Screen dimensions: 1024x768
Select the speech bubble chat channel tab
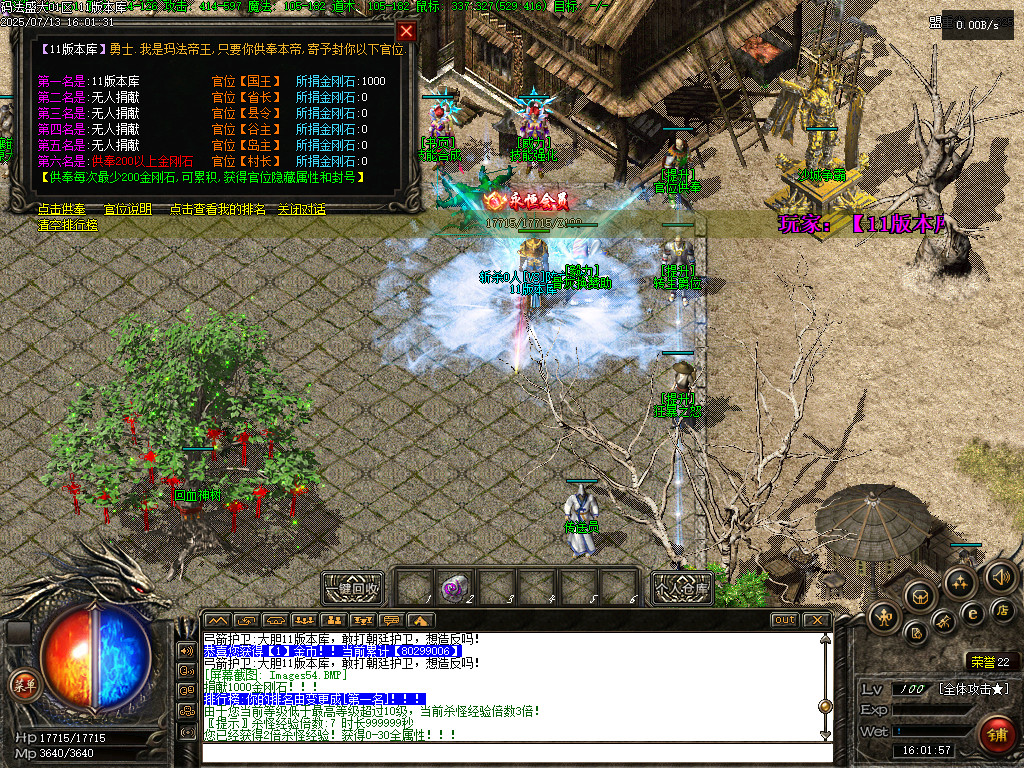(391, 620)
